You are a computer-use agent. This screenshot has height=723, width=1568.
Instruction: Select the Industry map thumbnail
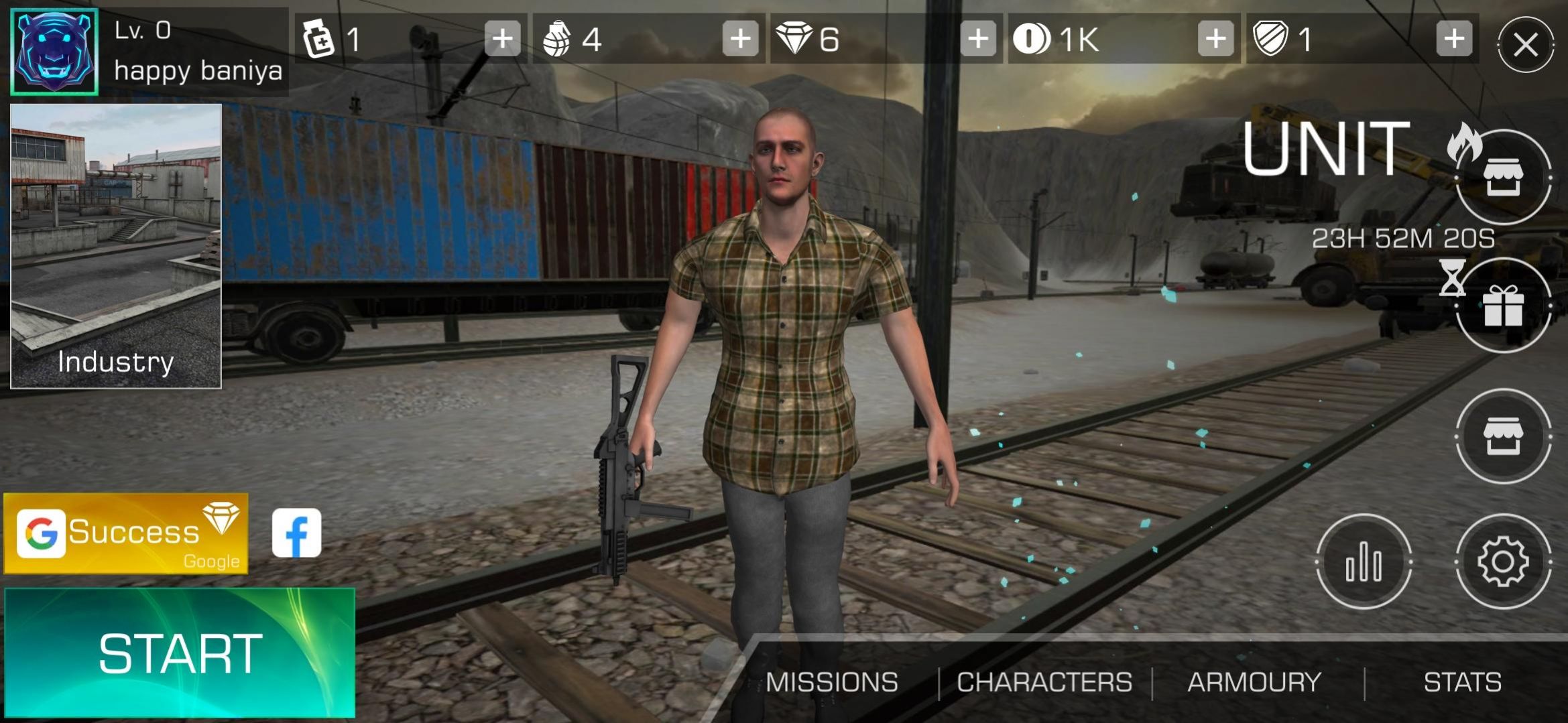click(116, 246)
